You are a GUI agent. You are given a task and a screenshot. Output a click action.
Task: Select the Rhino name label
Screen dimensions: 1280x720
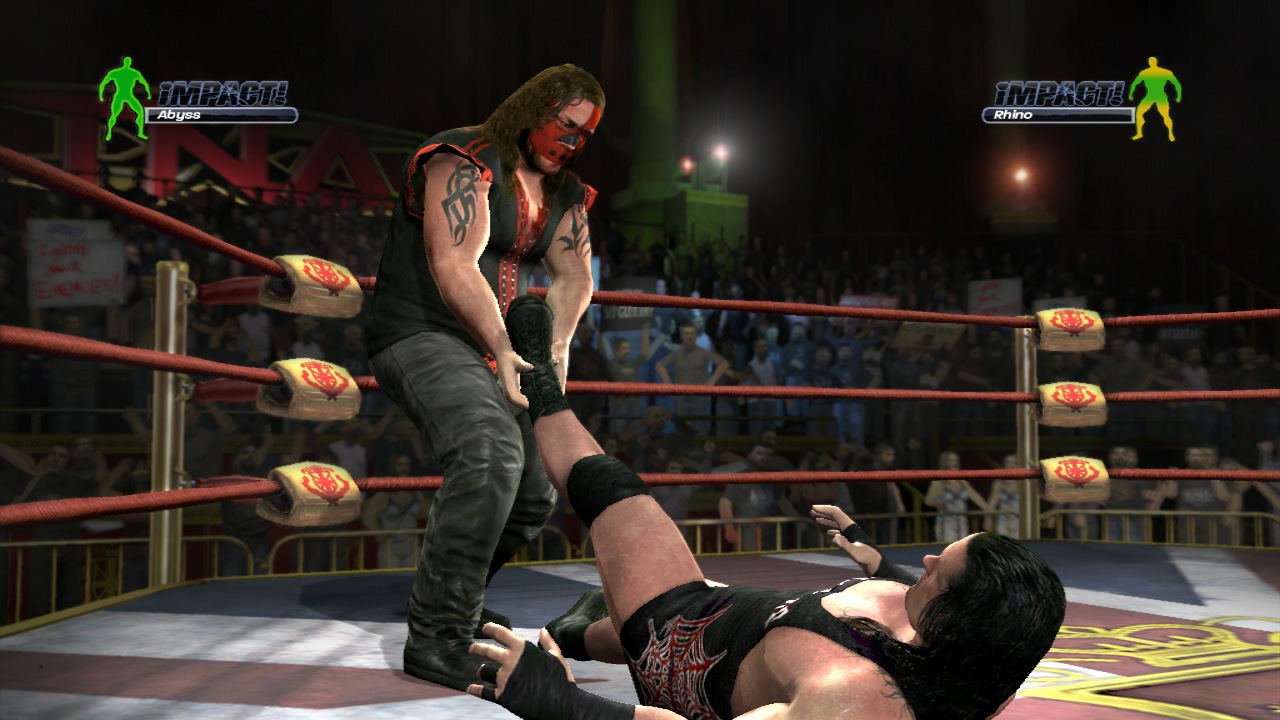pos(1013,116)
